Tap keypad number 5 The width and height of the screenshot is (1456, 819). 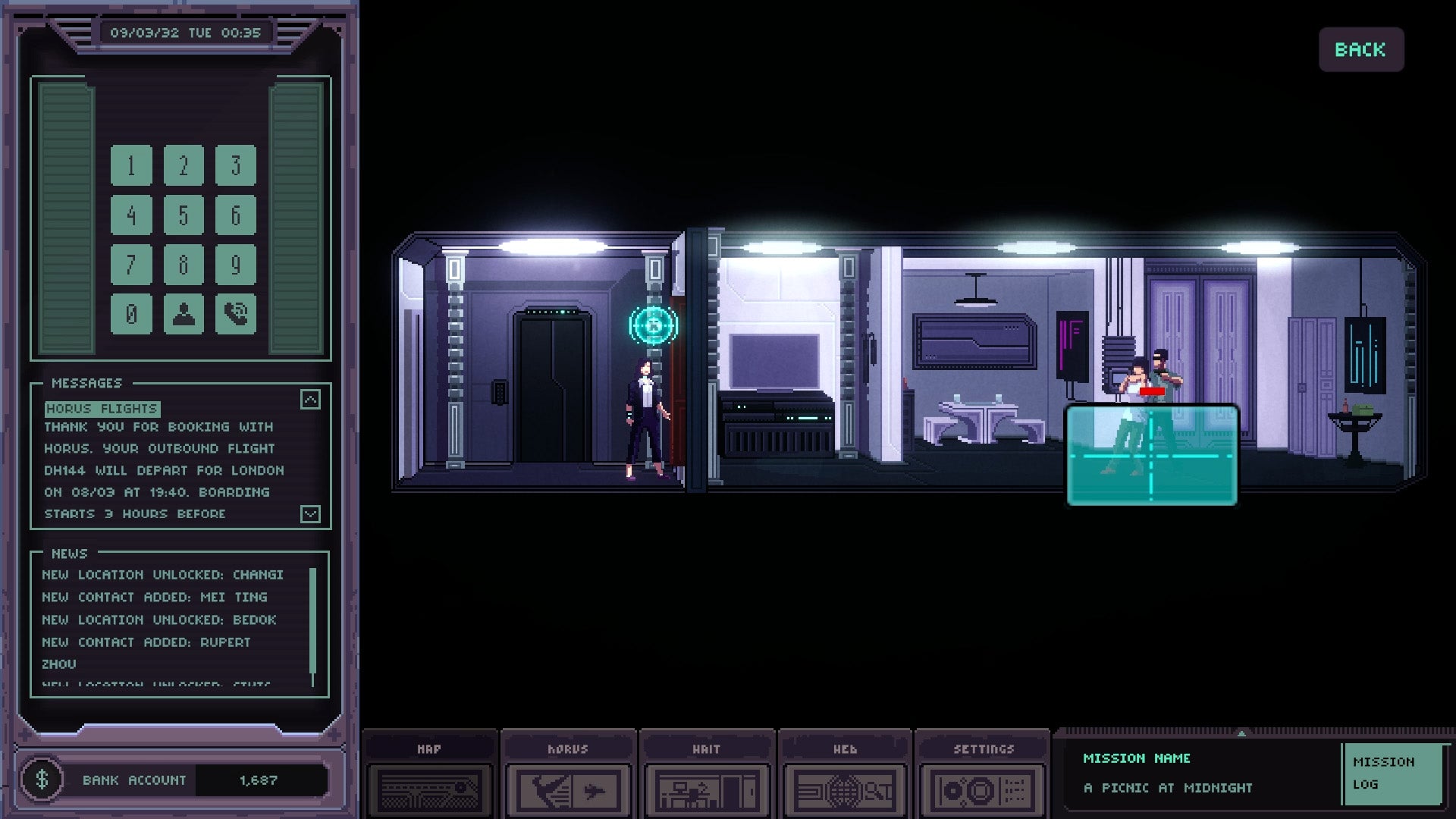(184, 215)
